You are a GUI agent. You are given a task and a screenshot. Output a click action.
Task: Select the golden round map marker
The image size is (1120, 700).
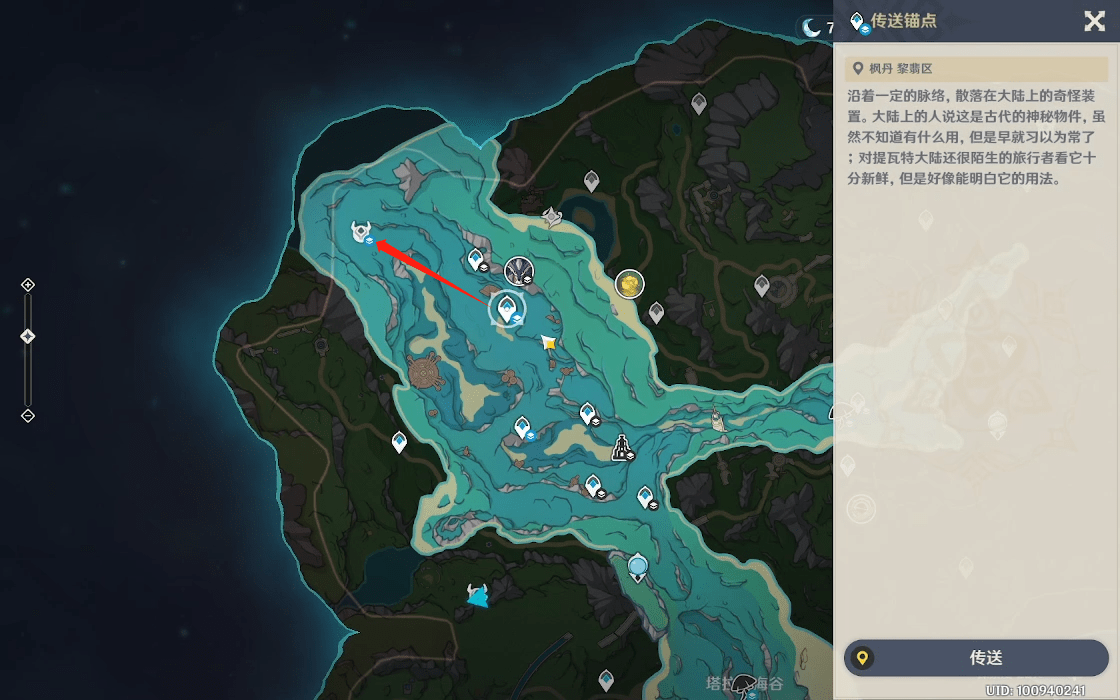click(x=629, y=285)
